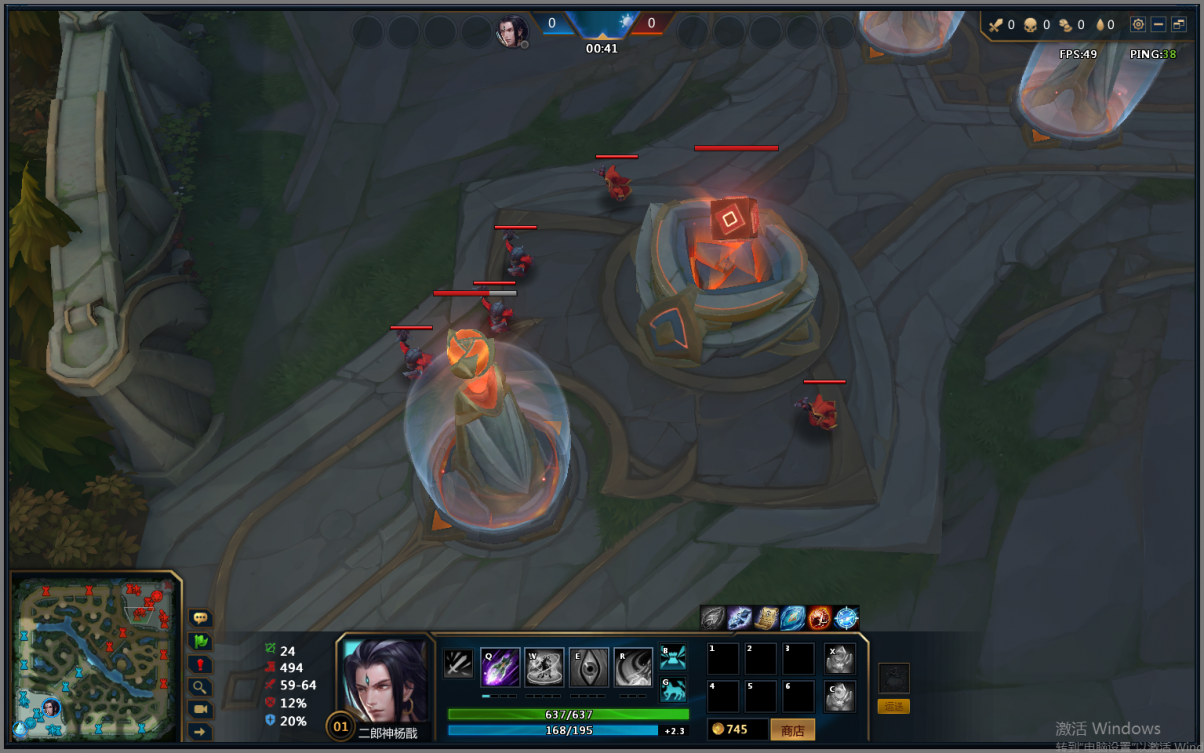Click the B recall spell icon
Viewport: 1204px width, 753px height.
pyautogui.click(x=673, y=657)
